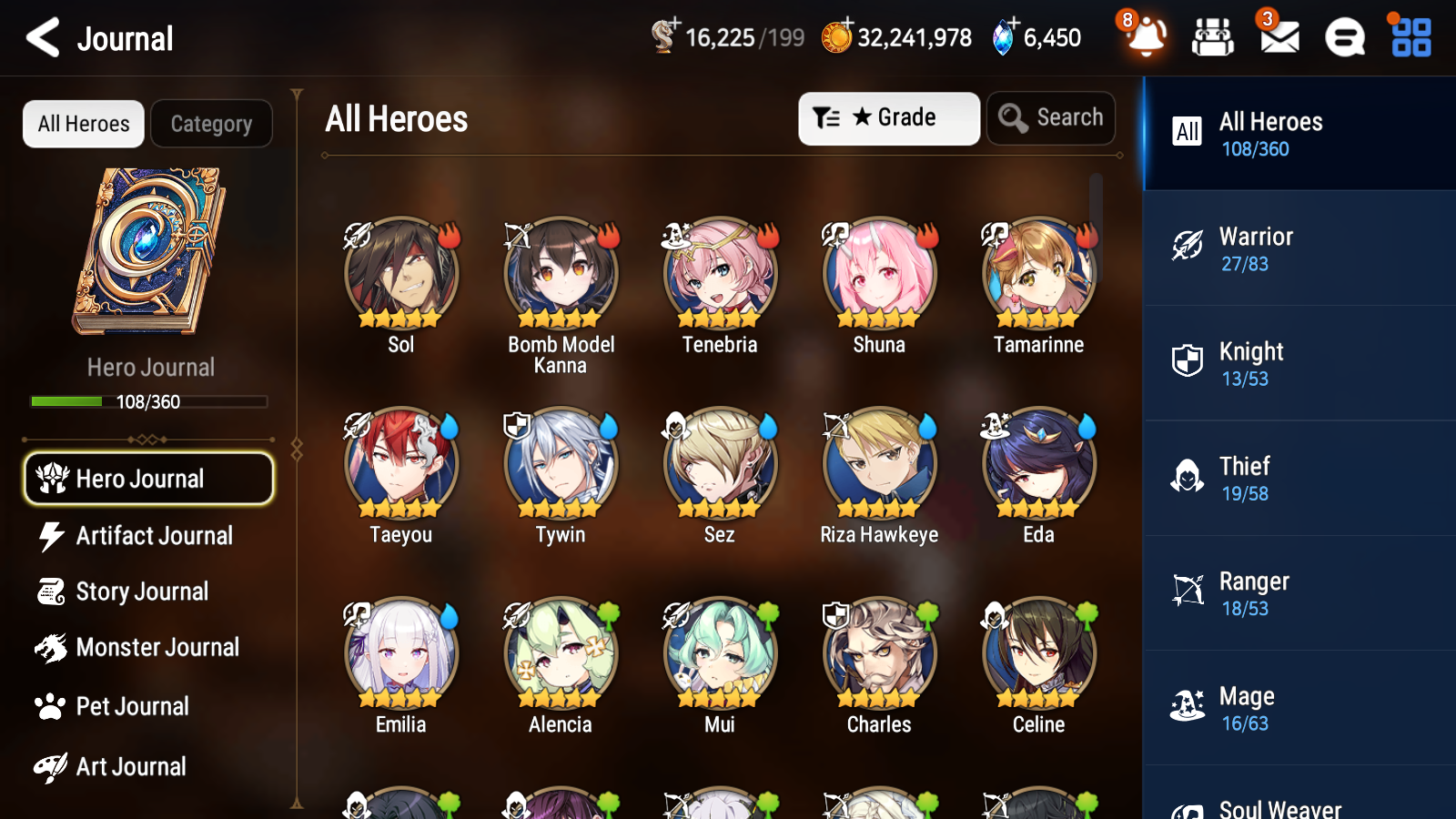
Task: Open the Grade sorting dropdown
Action: pos(888,118)
